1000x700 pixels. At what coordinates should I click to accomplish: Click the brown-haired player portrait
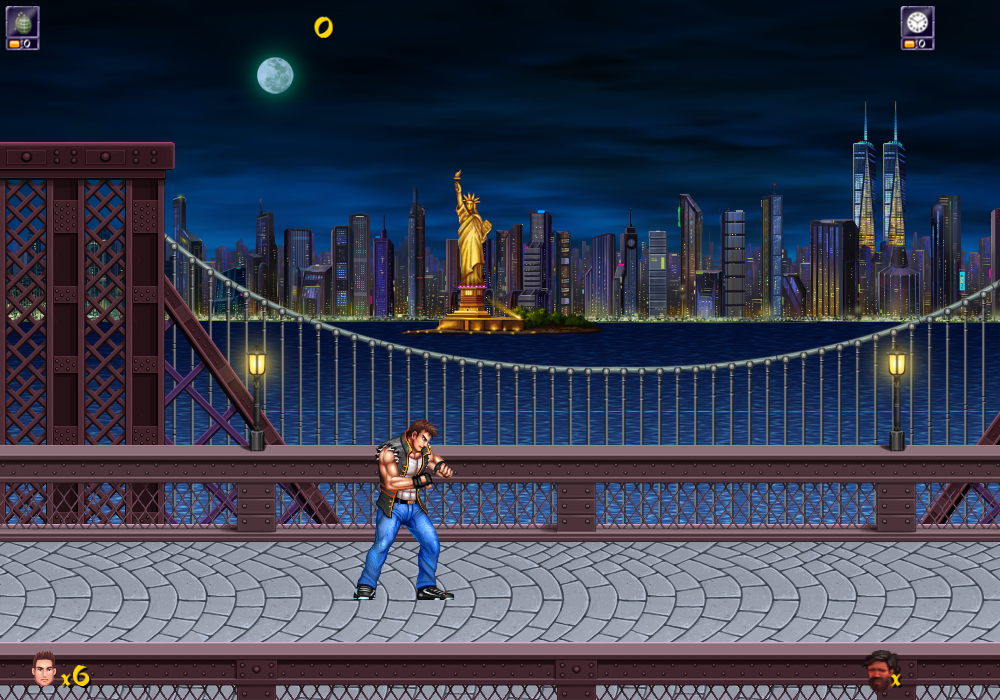point(44,669)
